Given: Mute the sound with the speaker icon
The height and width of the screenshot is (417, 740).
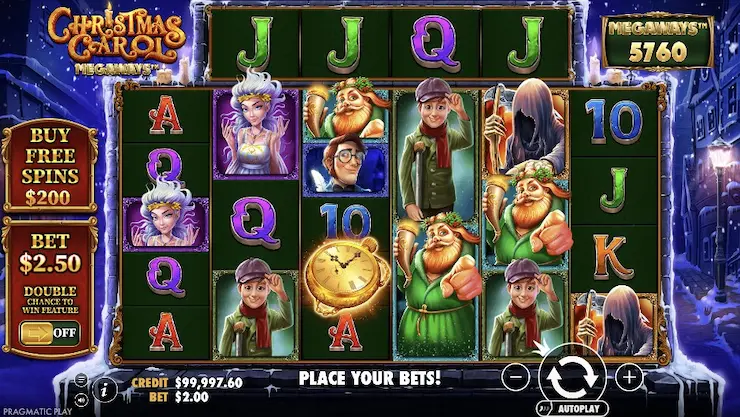Looking at the screenshot, I should pyautogui.click(x=81, y=400).
